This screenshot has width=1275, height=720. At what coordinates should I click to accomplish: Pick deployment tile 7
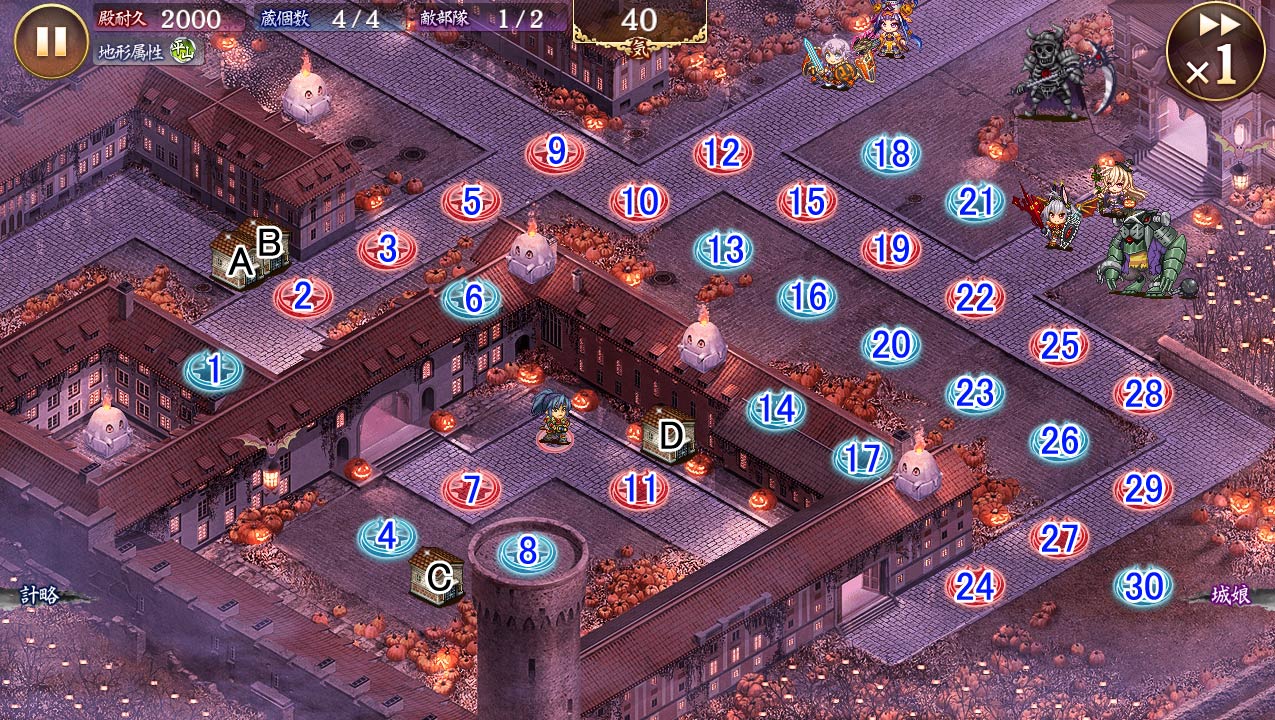point(471,489)
